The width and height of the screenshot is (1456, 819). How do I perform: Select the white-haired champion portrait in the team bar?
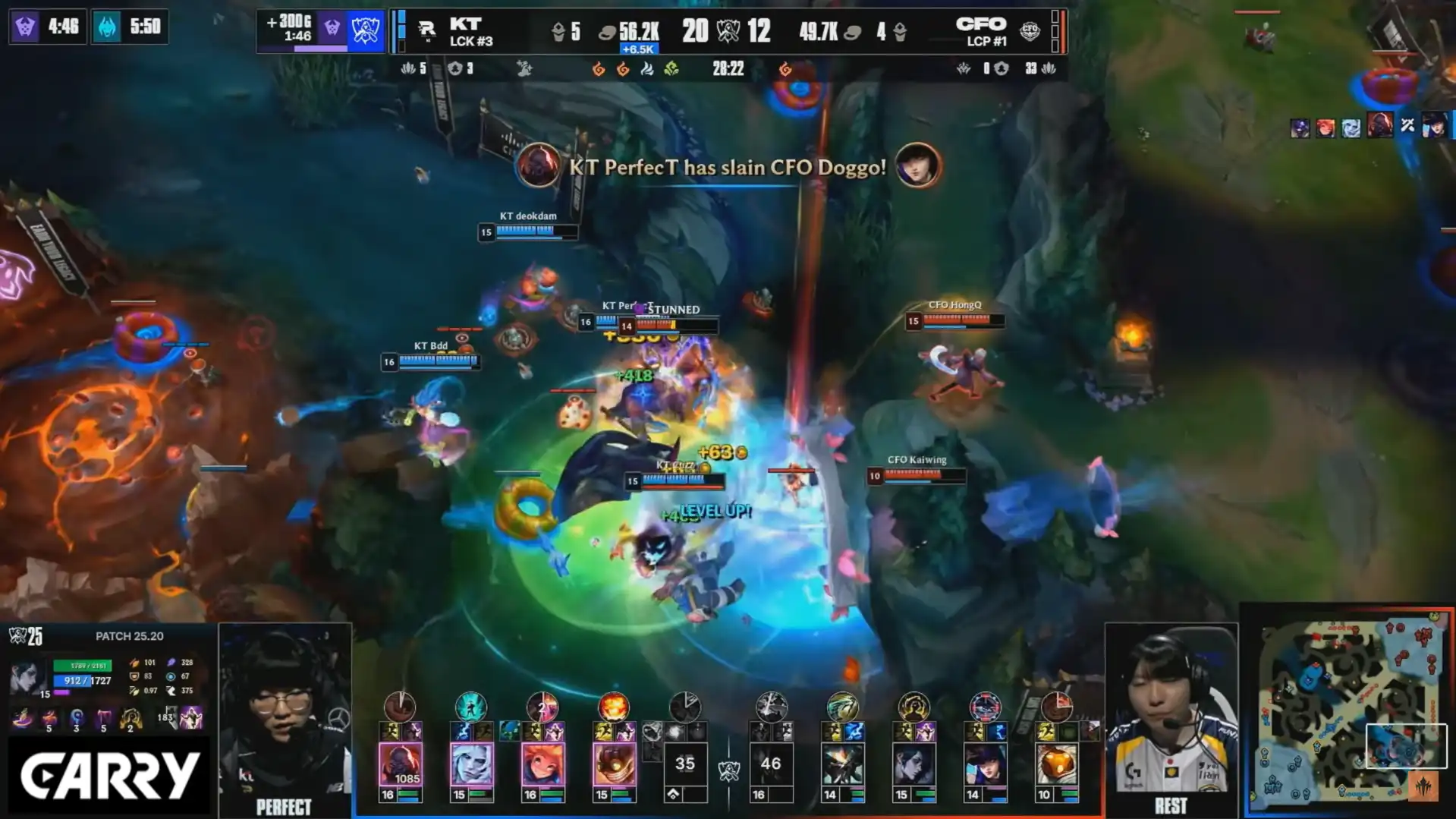coord(470,764)
